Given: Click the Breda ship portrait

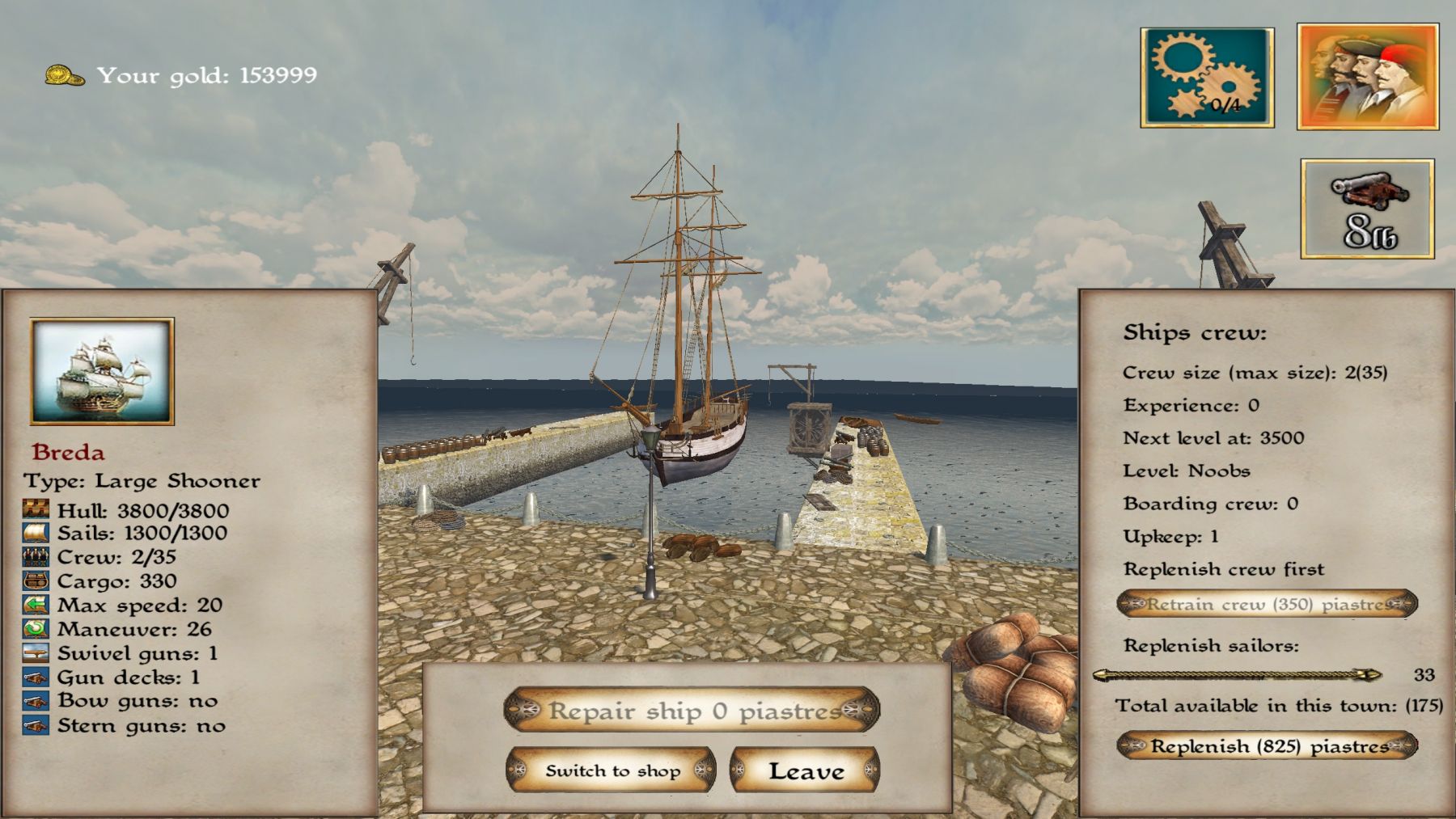Looking at the screenshot, I should 102,371.
